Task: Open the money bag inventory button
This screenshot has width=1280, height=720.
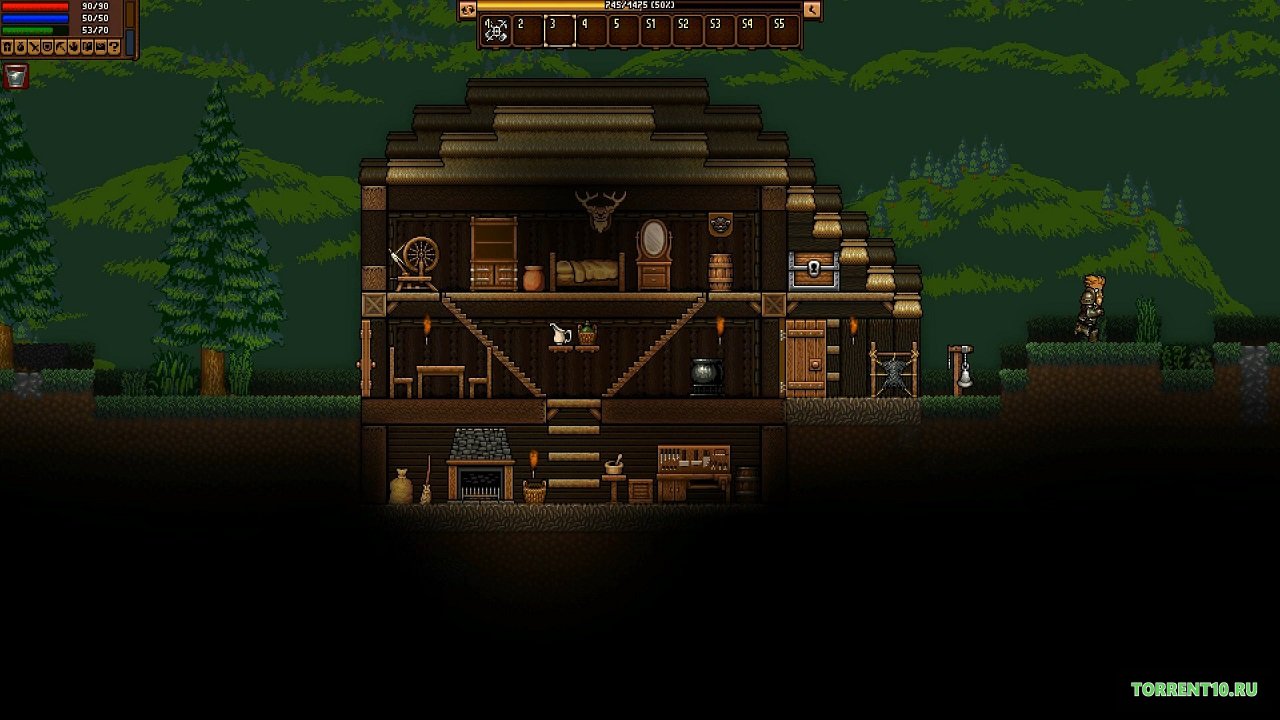Action: 21,47
